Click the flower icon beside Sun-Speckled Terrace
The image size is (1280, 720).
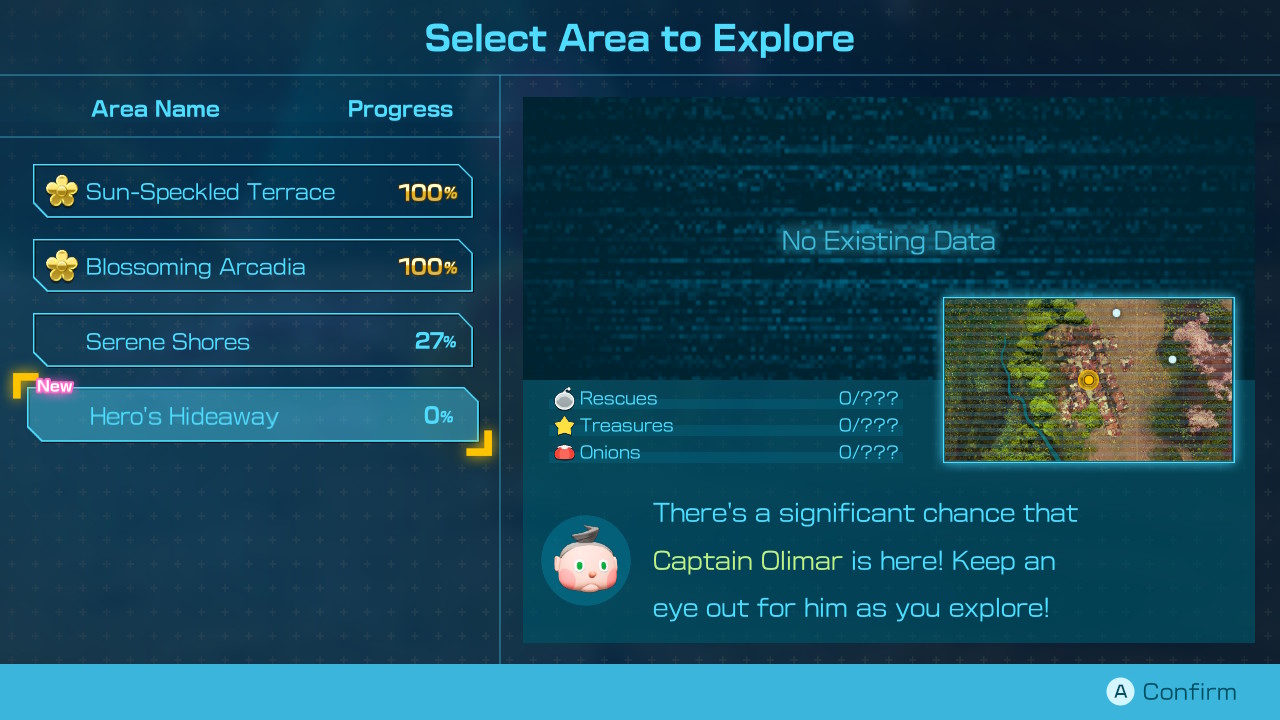[61, 190]
